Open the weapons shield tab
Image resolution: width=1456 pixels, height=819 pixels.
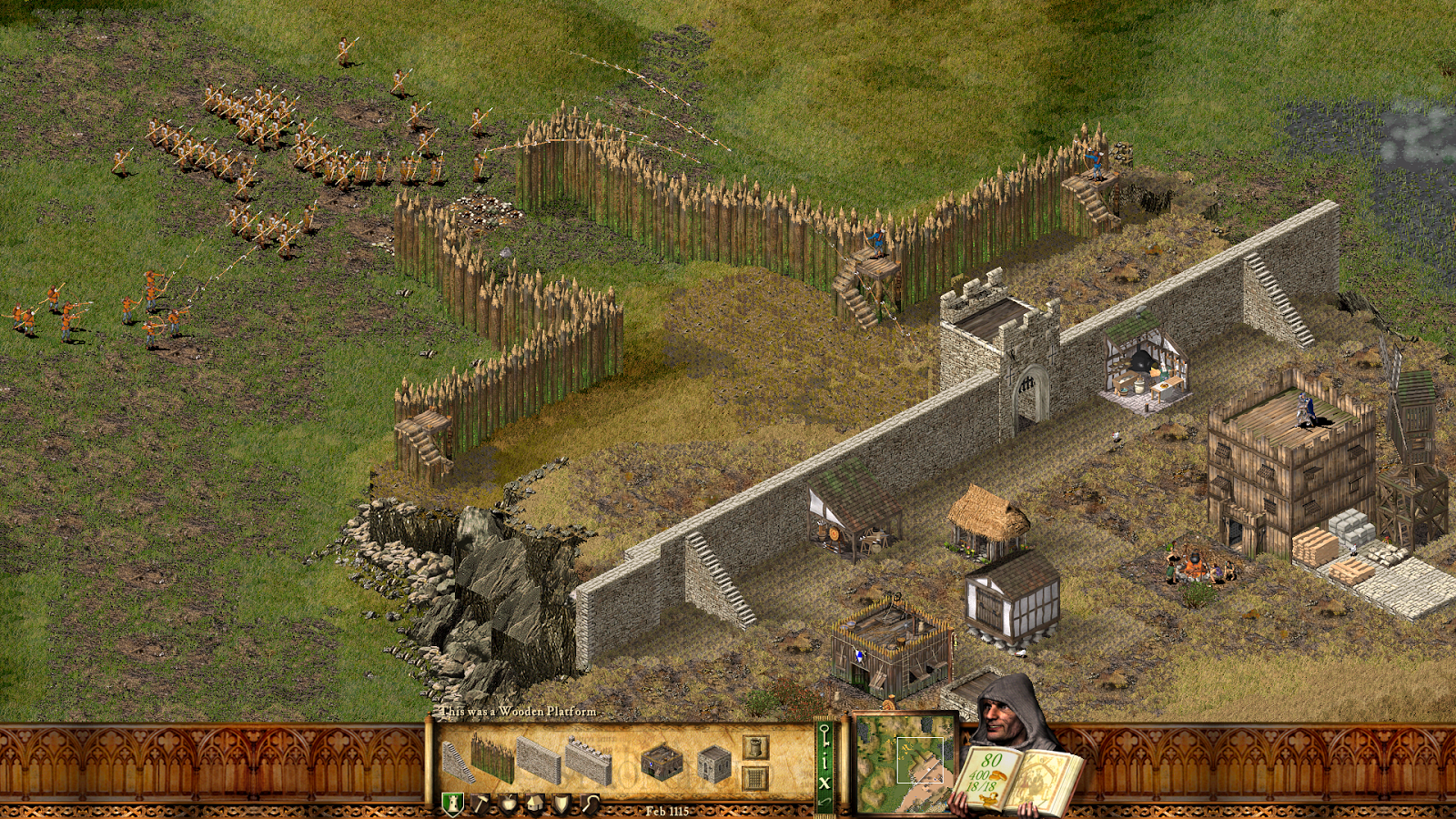[563, 804]
